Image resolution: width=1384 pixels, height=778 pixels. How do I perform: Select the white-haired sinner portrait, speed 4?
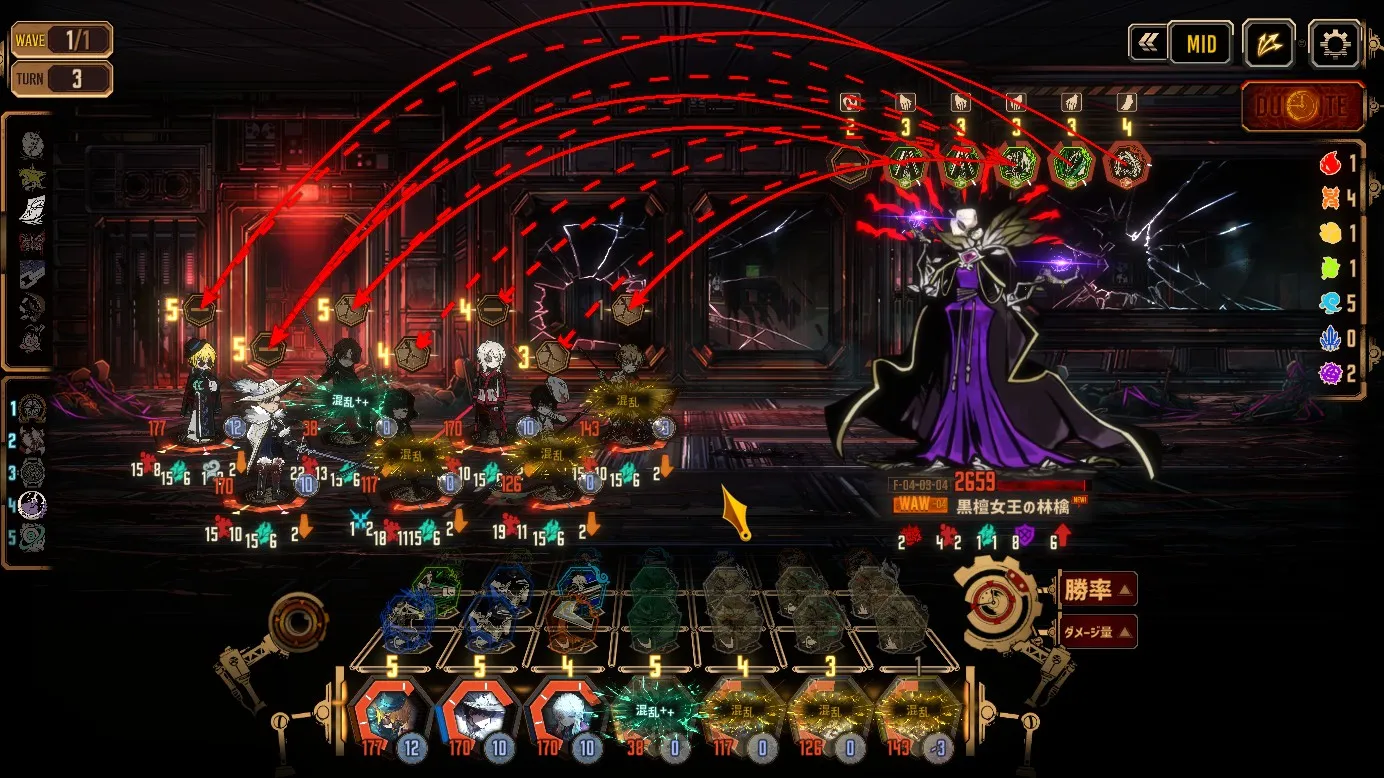pyautogui.click(x=564, y=716)
